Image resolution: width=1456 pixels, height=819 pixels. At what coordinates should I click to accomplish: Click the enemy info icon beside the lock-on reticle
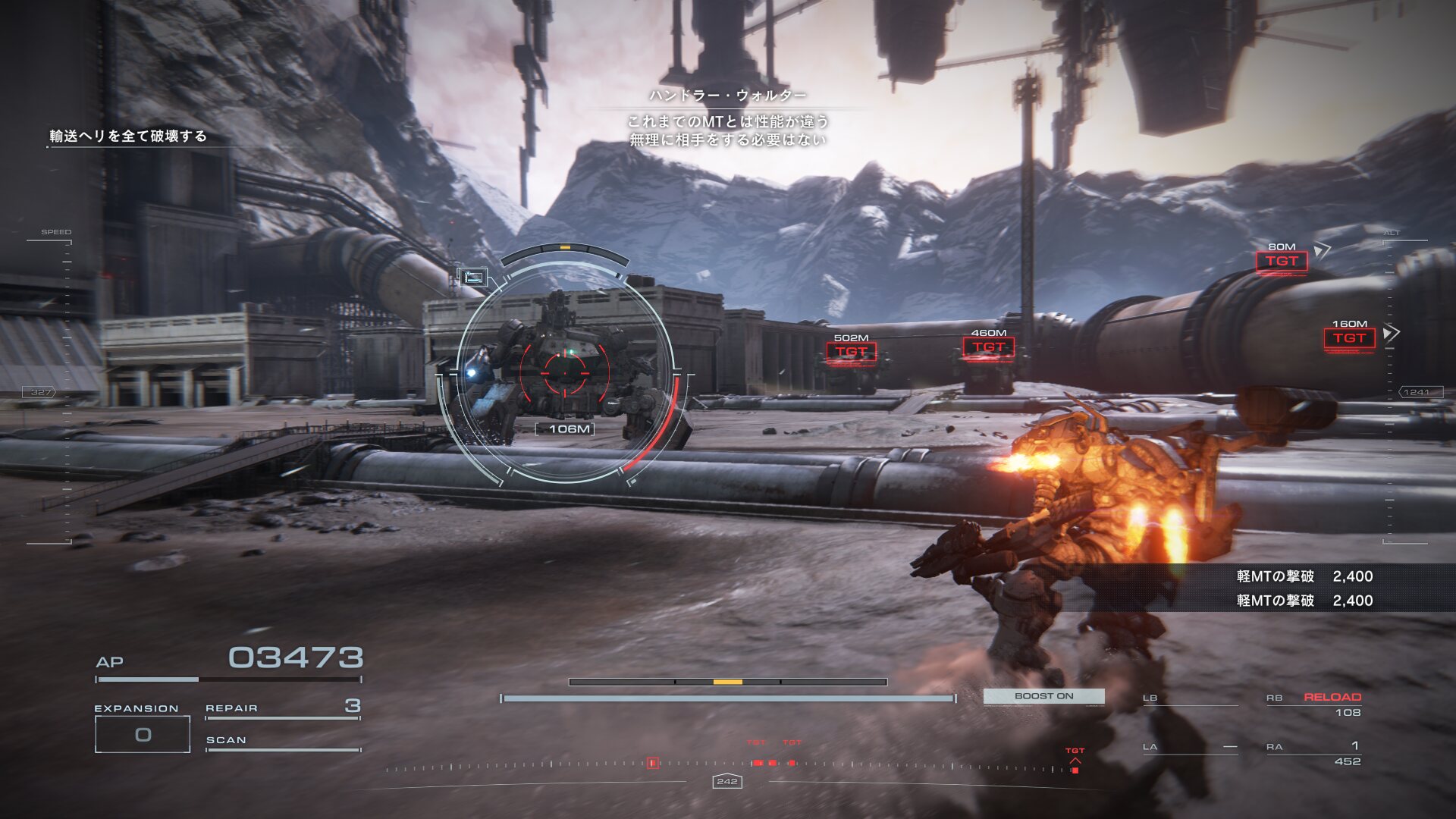click(x=473, y=277)
